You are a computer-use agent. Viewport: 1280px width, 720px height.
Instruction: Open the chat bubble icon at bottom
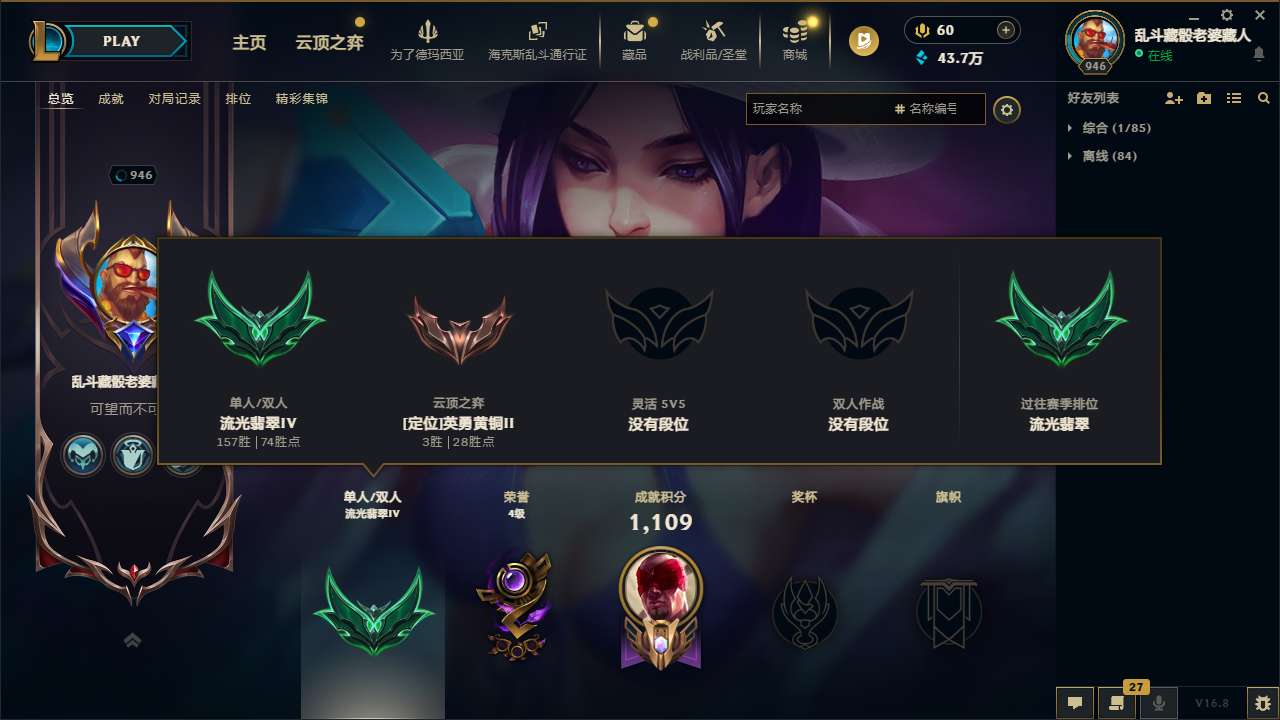(x=1074, y=703)
